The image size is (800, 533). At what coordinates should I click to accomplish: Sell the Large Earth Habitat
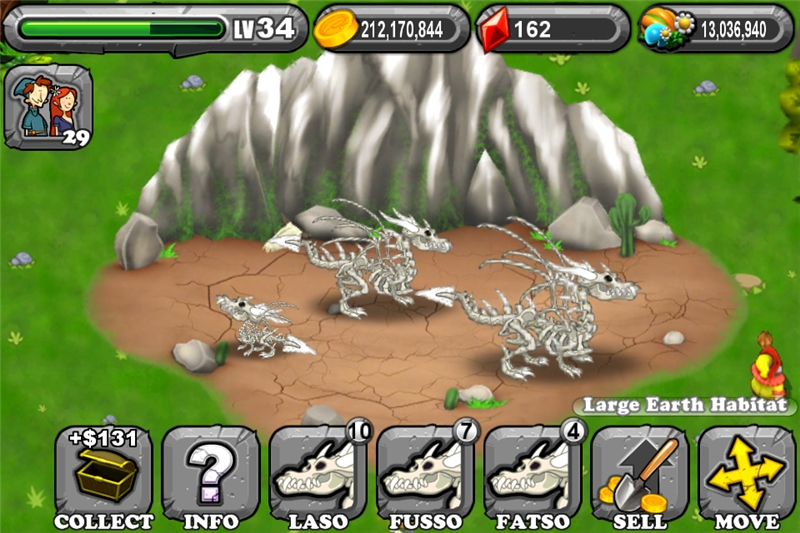pyautogui.click(x=640, y=475)
